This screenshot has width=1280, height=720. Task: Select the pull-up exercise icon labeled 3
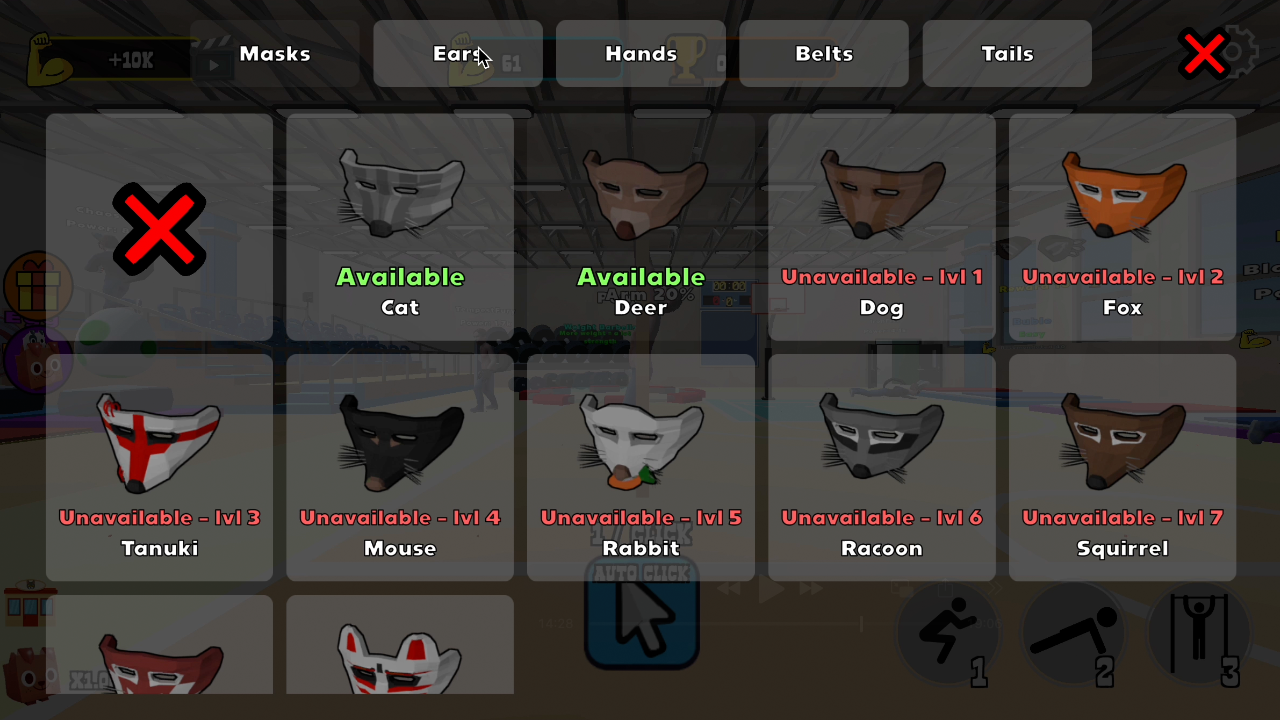coord(1199,632)
